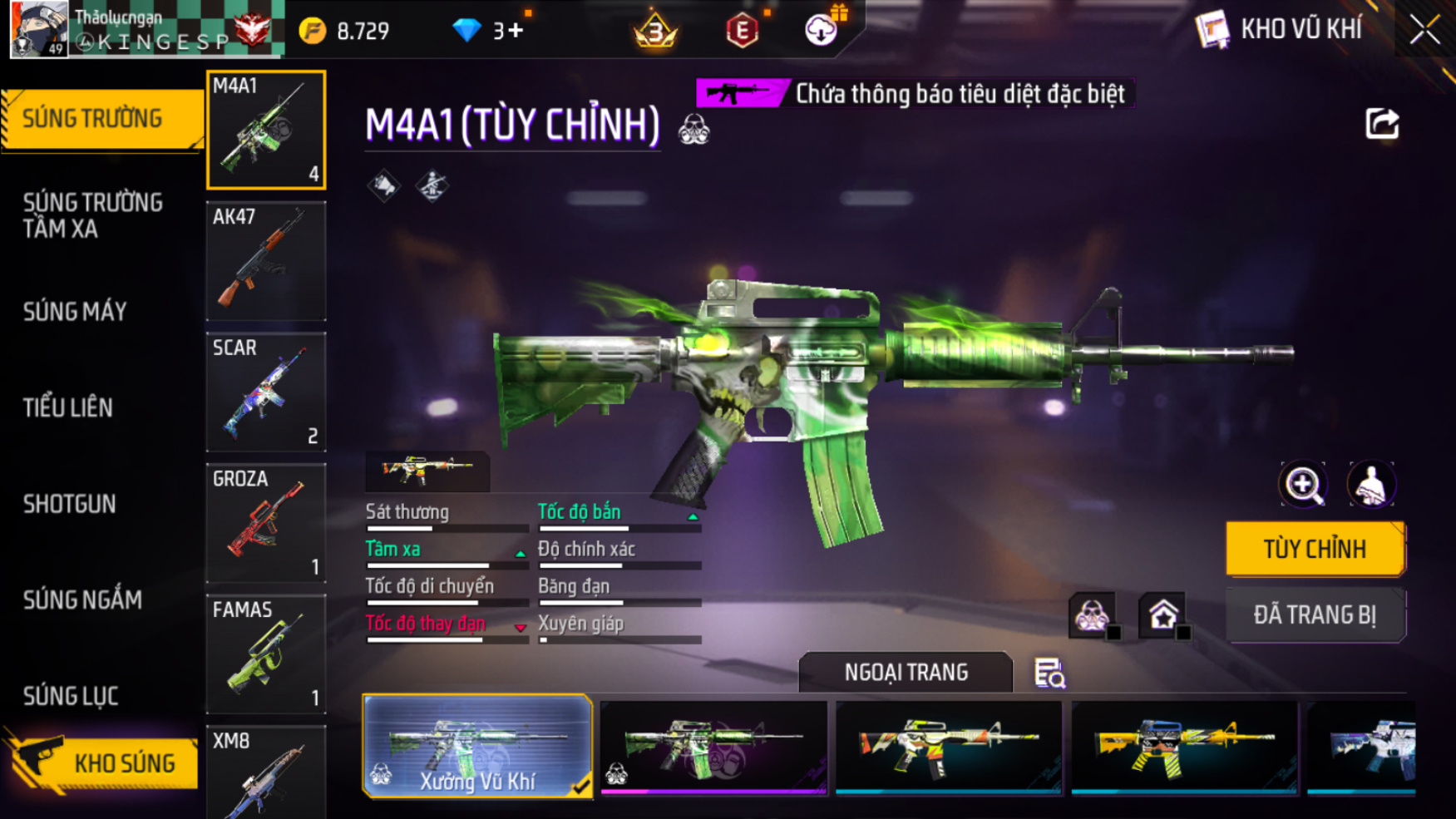The image size is (1456, 819).
Task: Pick the FAMAS weapon tile
Action: click(x=266, y=654)
